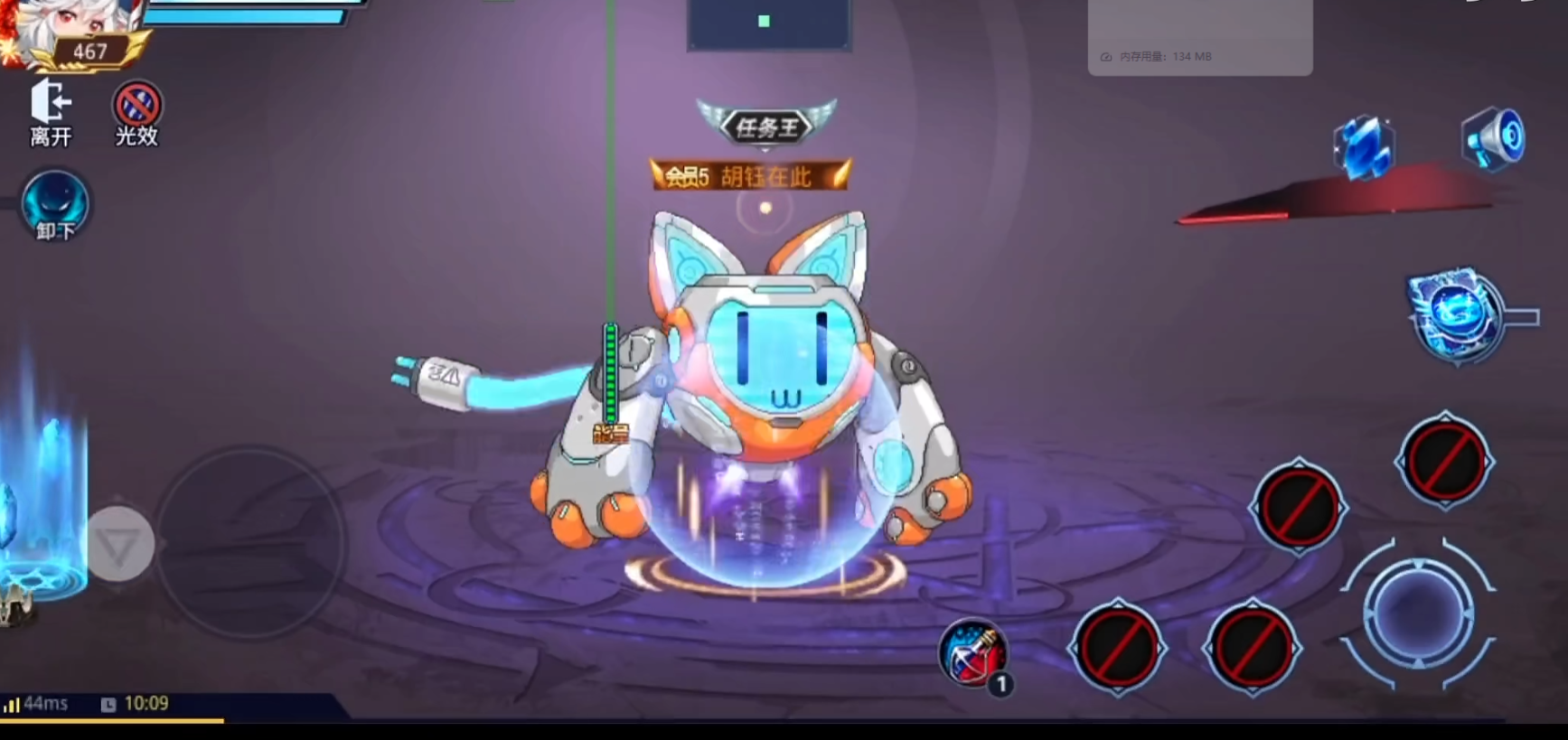Activate the large basic attack button
1568x740 pixels.
click(1416, 612)
